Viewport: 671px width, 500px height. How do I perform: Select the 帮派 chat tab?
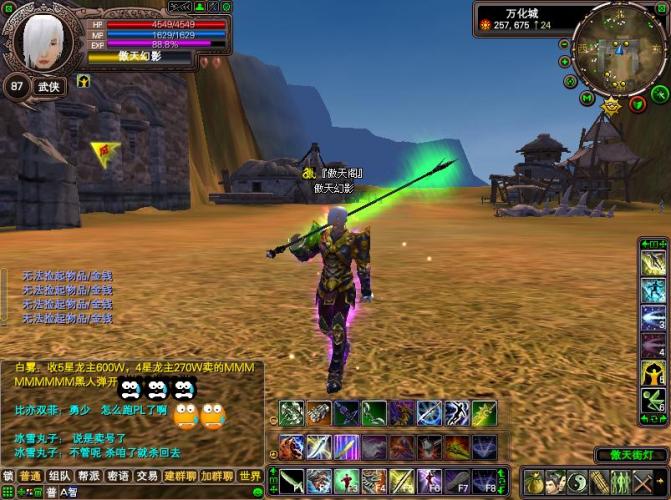89,476
